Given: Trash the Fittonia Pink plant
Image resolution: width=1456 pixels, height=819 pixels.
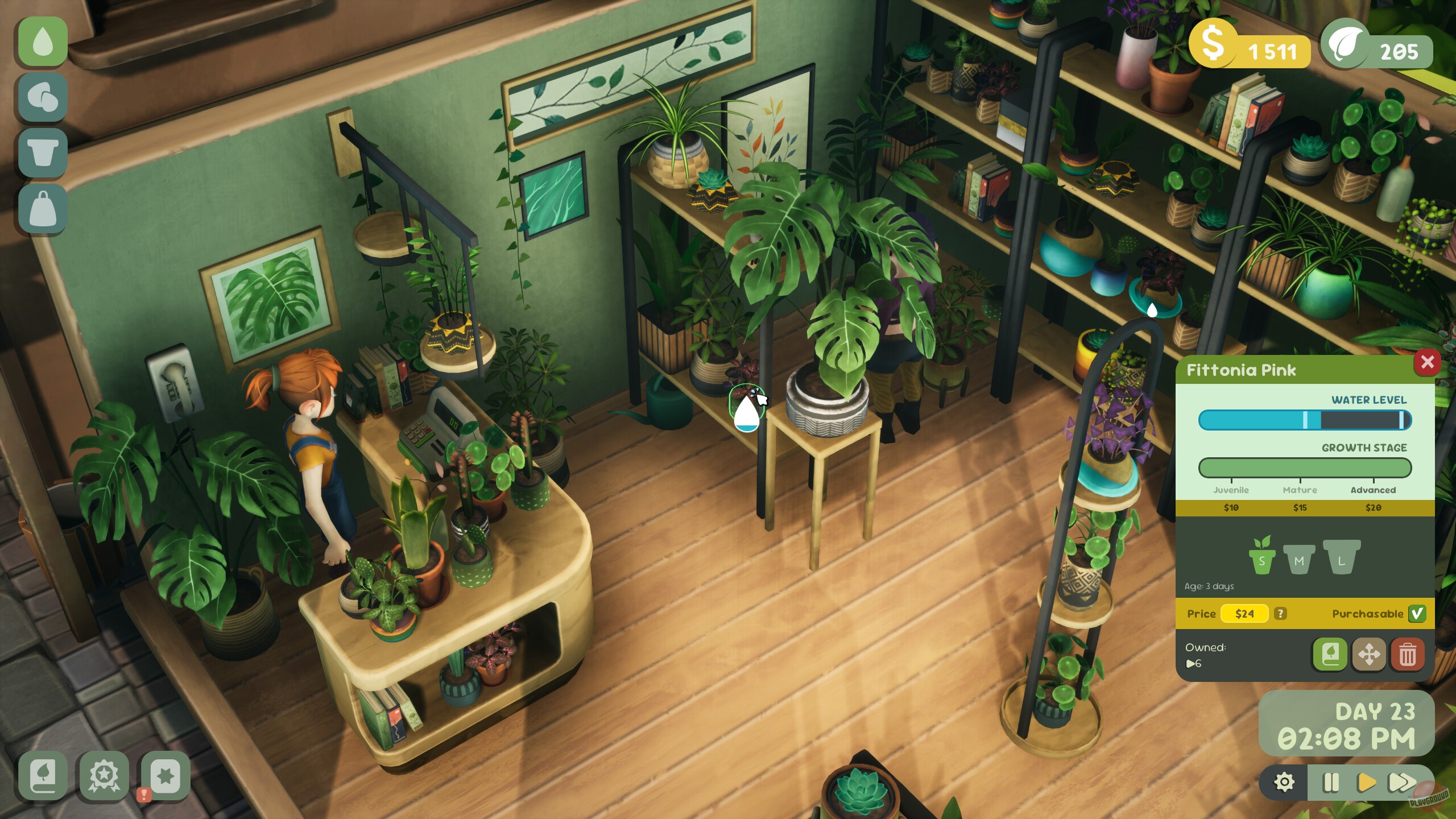Looking at the screenshot, I should coord(1409,655).
